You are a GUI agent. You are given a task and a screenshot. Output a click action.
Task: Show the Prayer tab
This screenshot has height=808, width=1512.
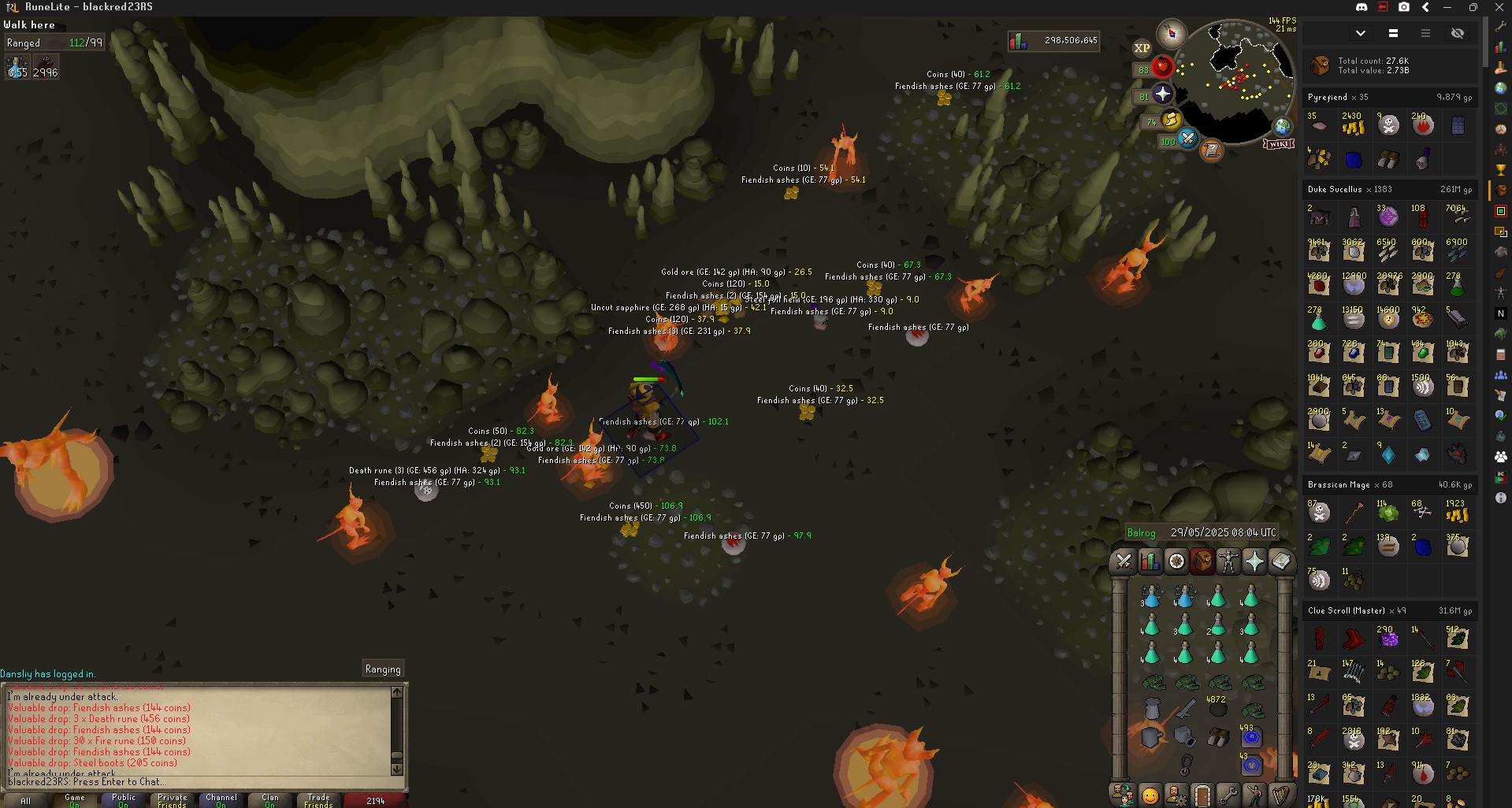click(x=1254, y=561)
